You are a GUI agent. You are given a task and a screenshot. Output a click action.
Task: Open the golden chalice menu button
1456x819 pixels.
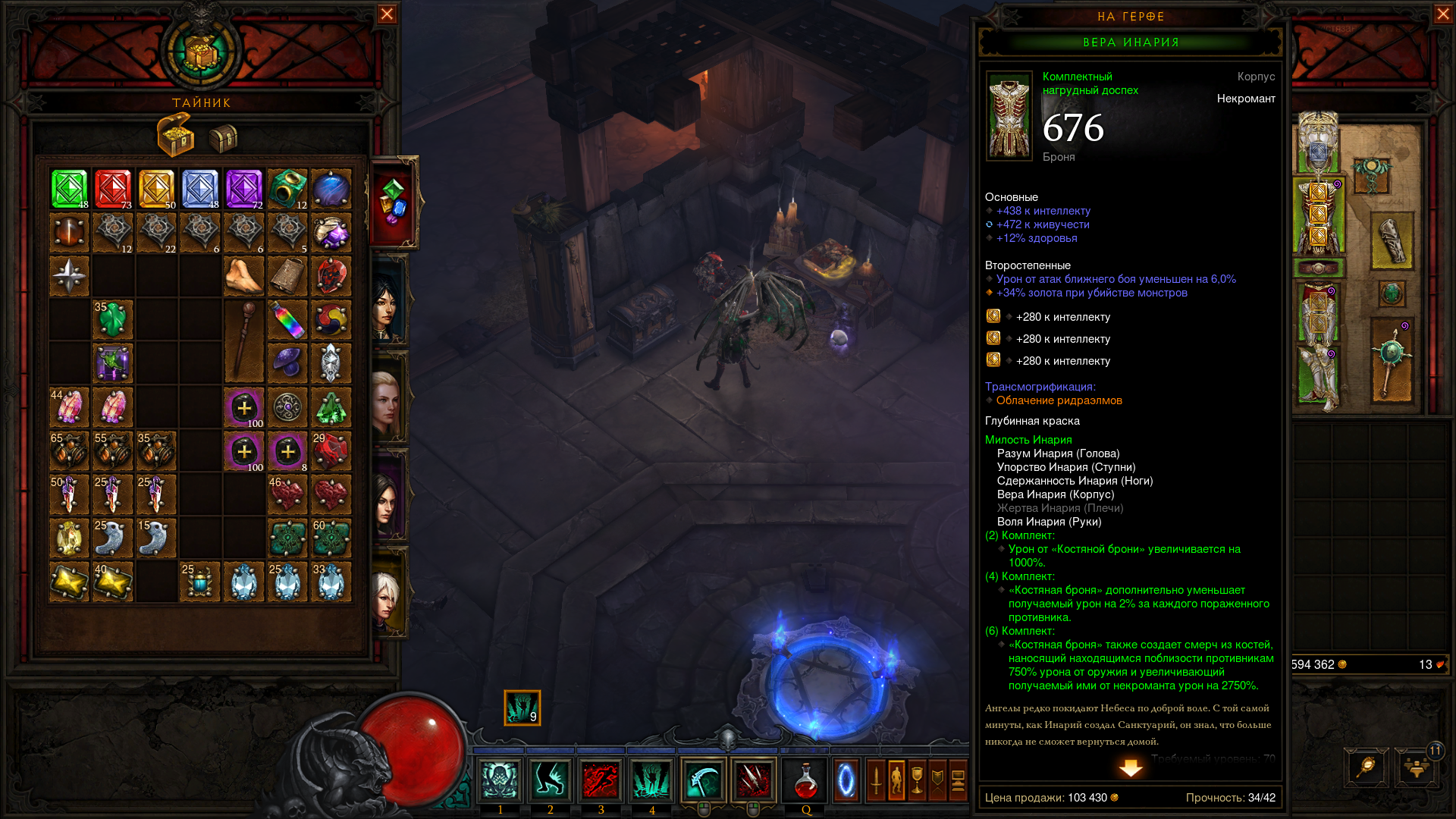(917, 780)
